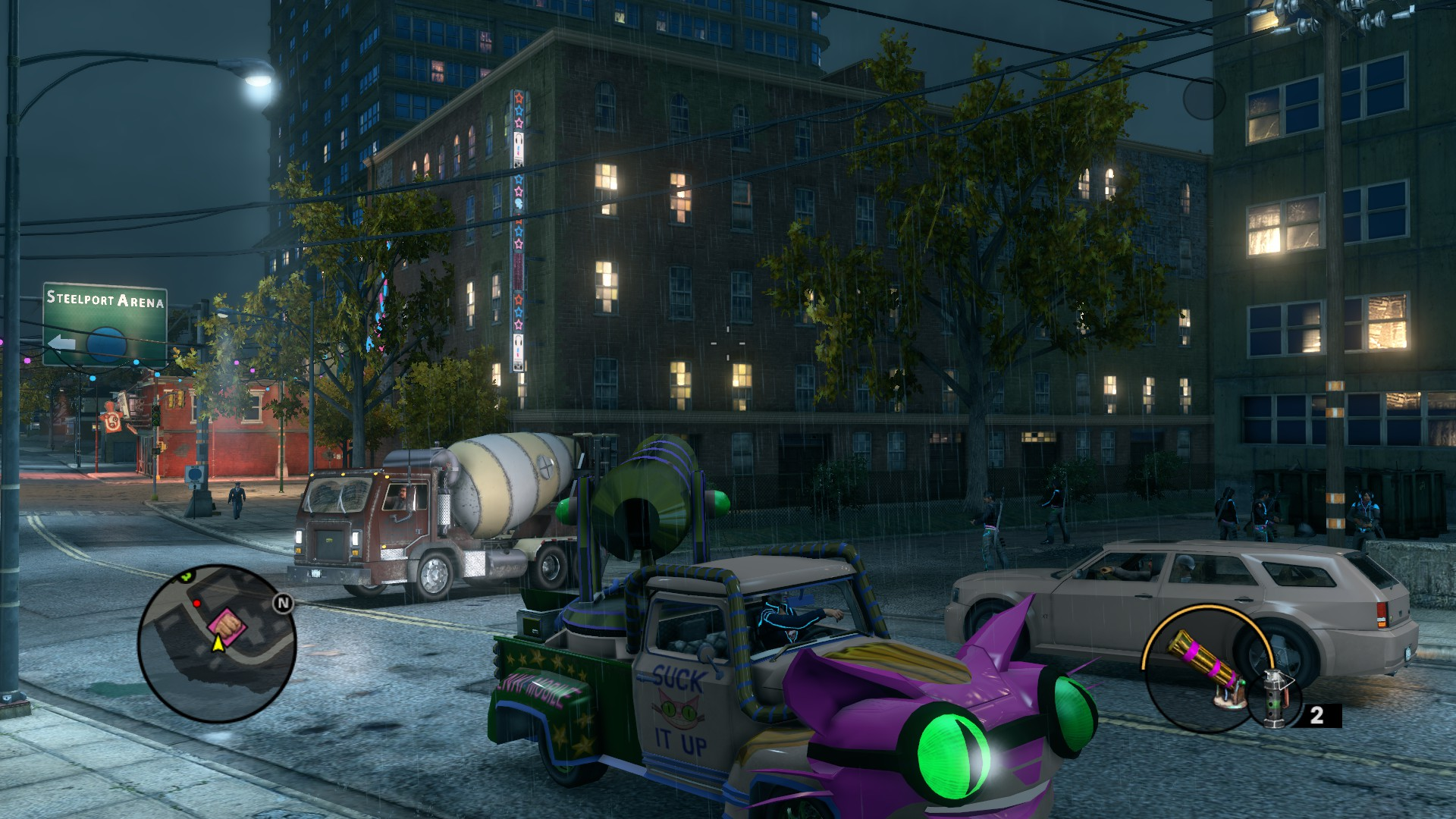This screenshot has width=1456, height=819.
Task: Select the red dot on the minimap
Action: pos(197,604)
